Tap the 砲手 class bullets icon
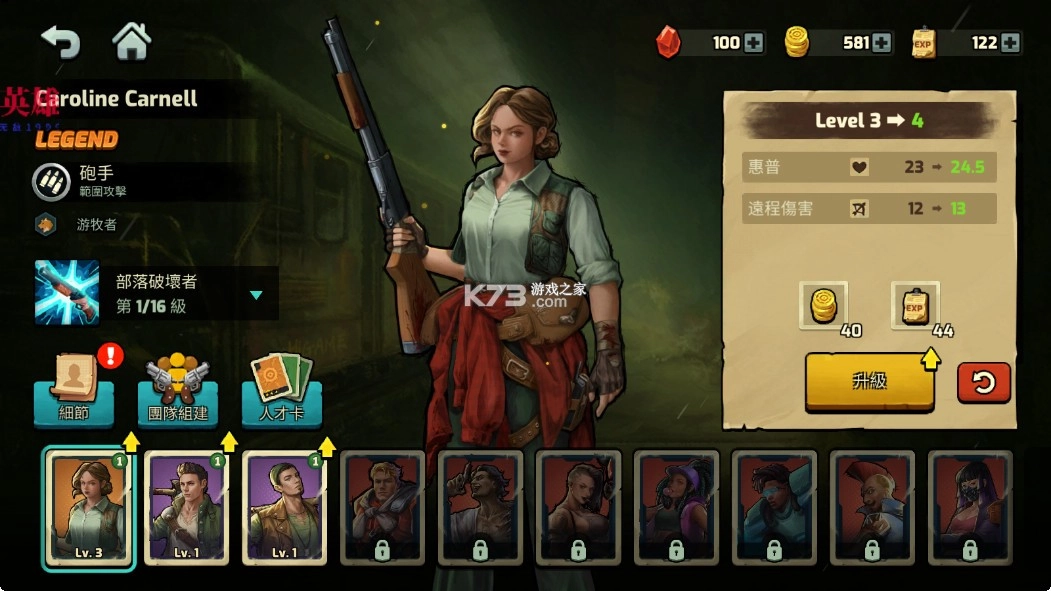Screen dimensions: 1051x591 (47, 182)
